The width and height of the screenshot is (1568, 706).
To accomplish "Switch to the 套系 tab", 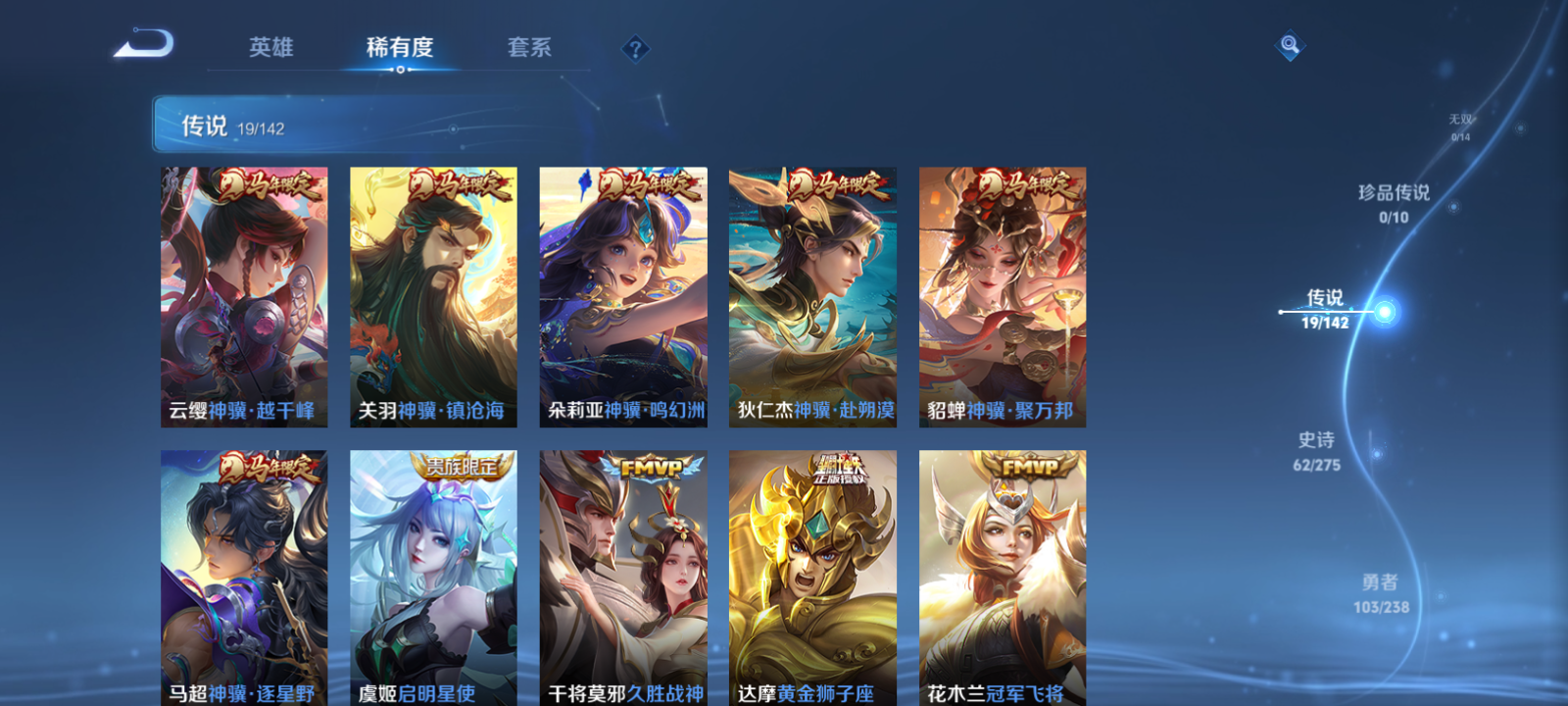I will (x=530, y=47).
